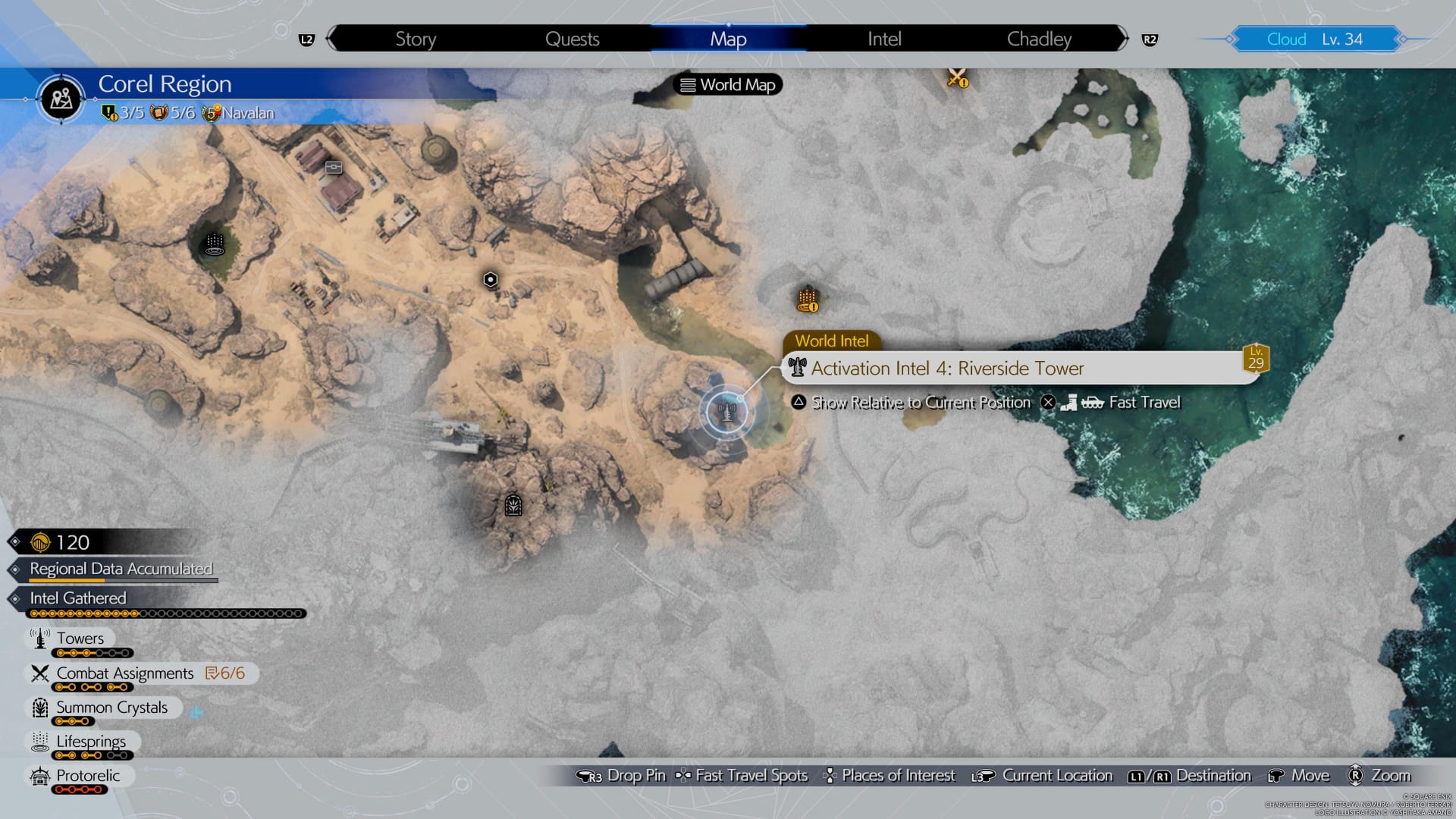Switch to the Intel tab
This screenshot has width=1456, height=819.
(883, 39)
